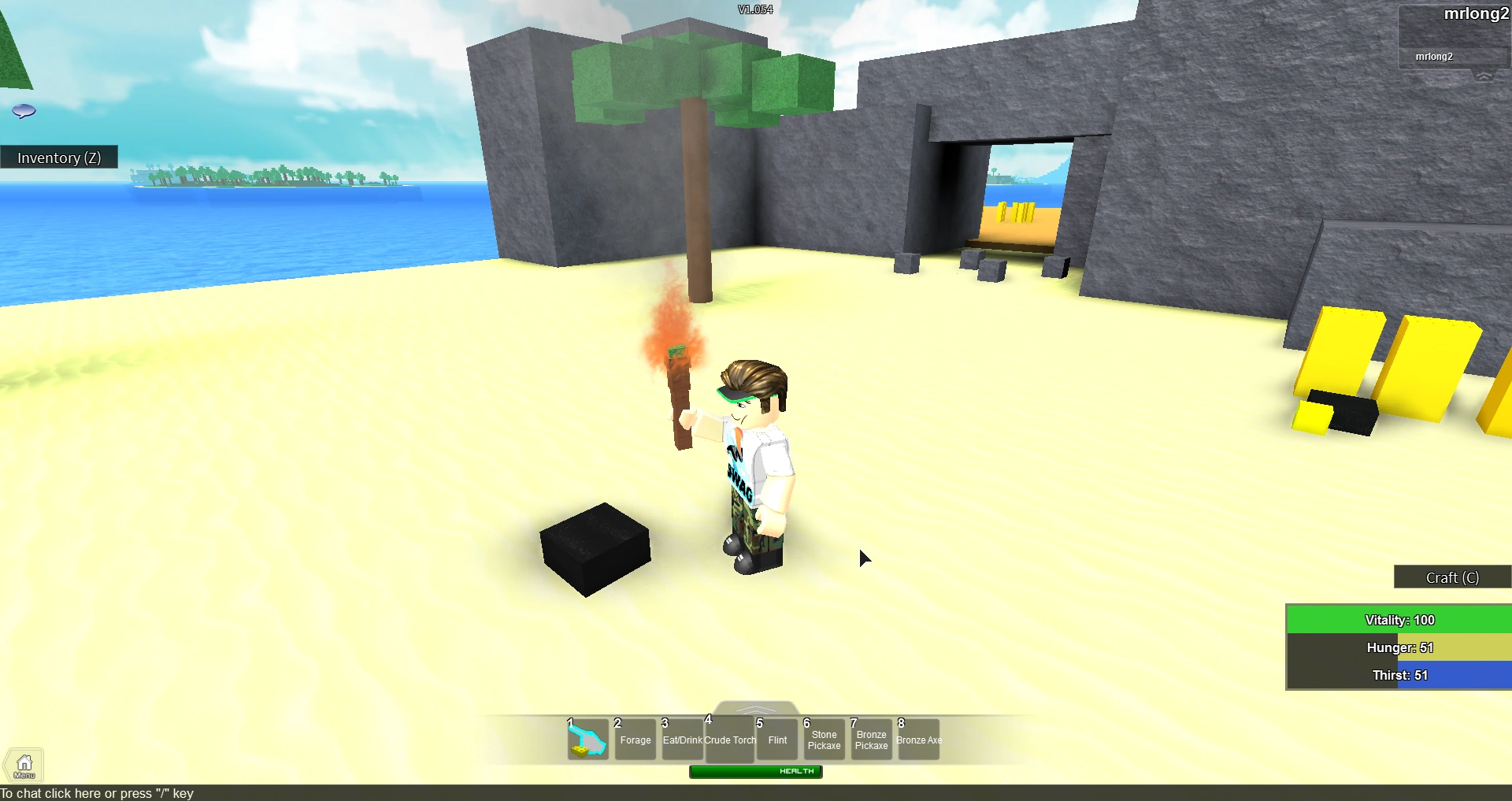Select the building hand tool in slot 1
Viewport: 1512px width, 801px height.
(x=587, y=739)
